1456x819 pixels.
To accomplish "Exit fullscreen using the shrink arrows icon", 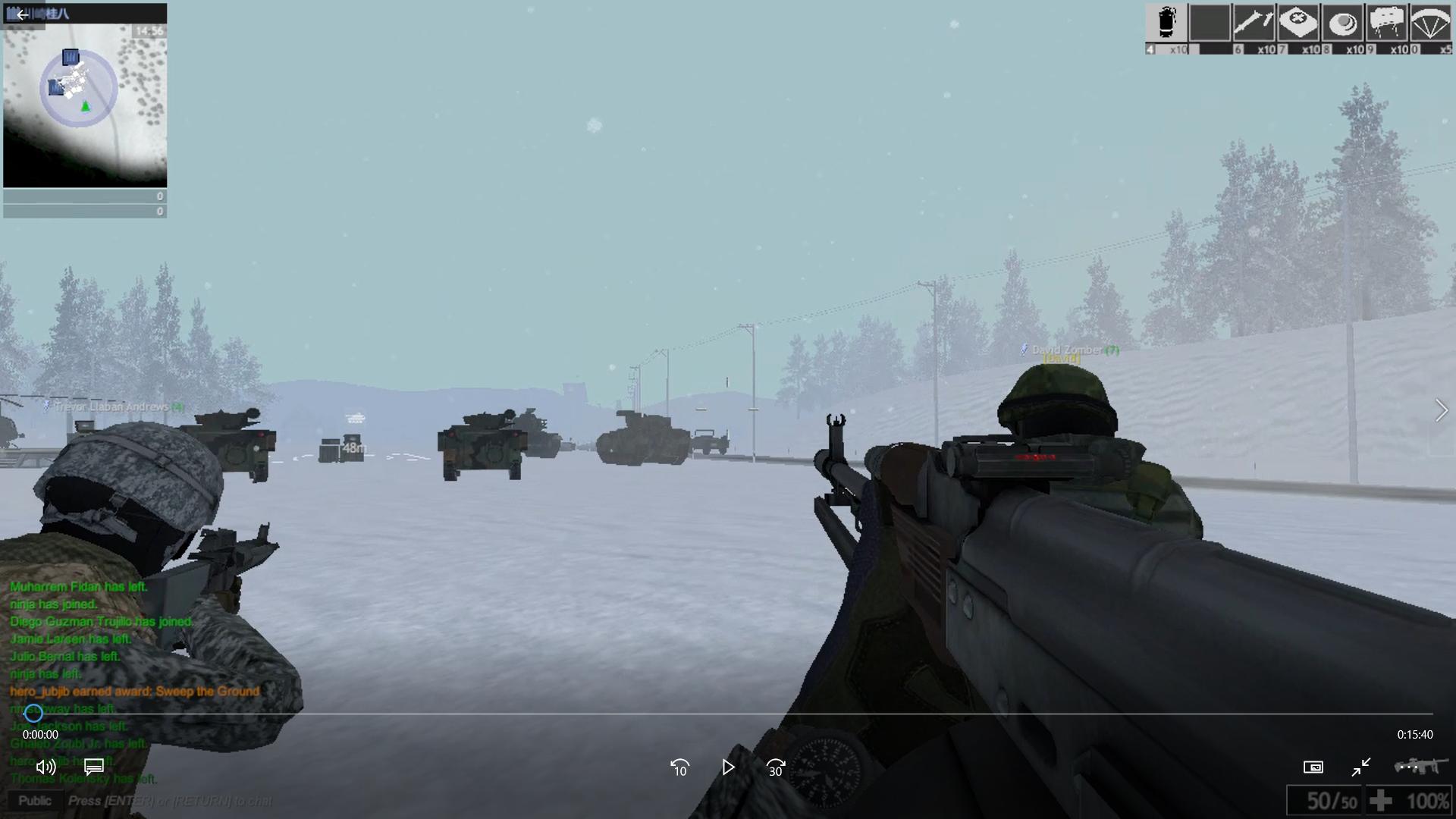I will [1360, 767].
